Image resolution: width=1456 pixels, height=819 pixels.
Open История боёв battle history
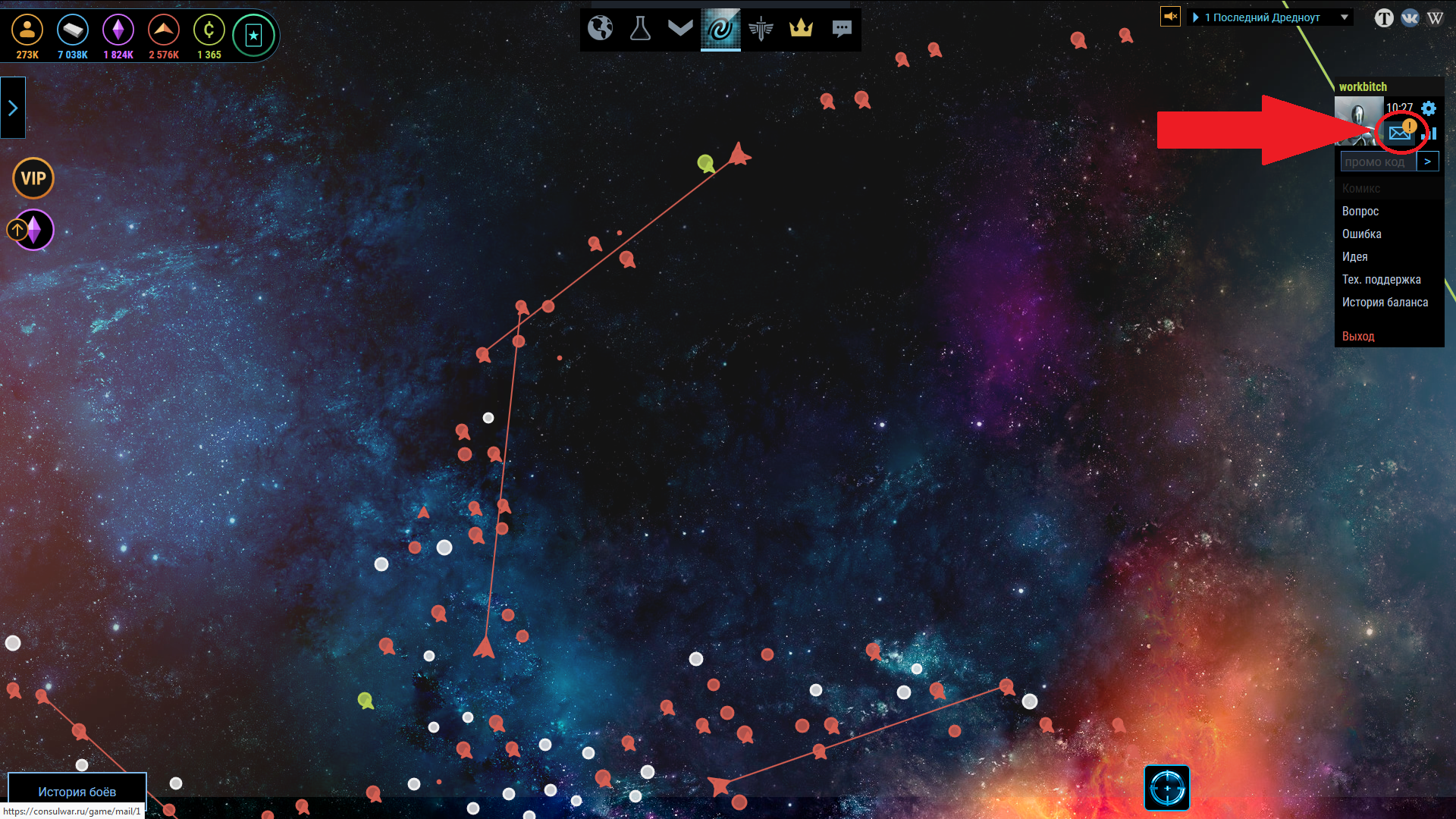click(77, 791)
